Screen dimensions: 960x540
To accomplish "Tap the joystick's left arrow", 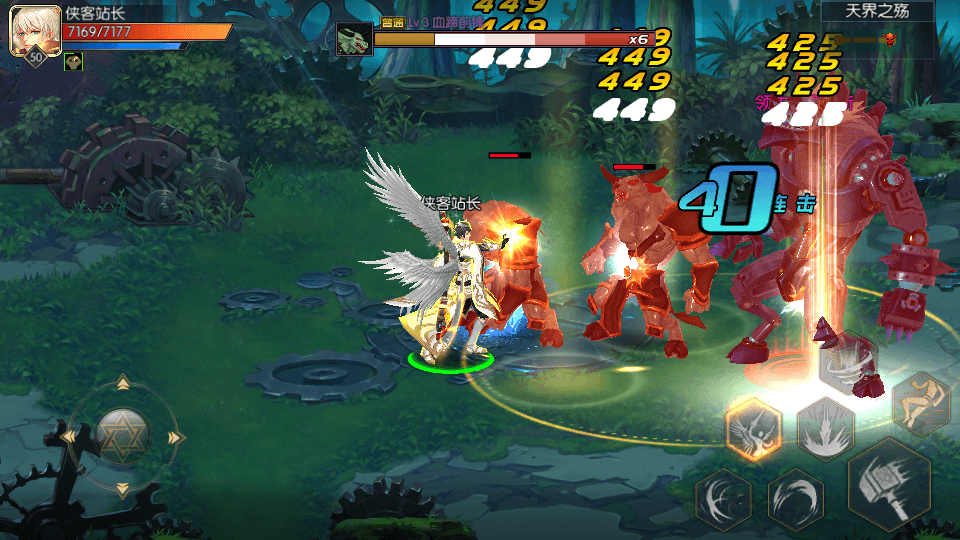I will pyautogui.click(x=69, y=437).
